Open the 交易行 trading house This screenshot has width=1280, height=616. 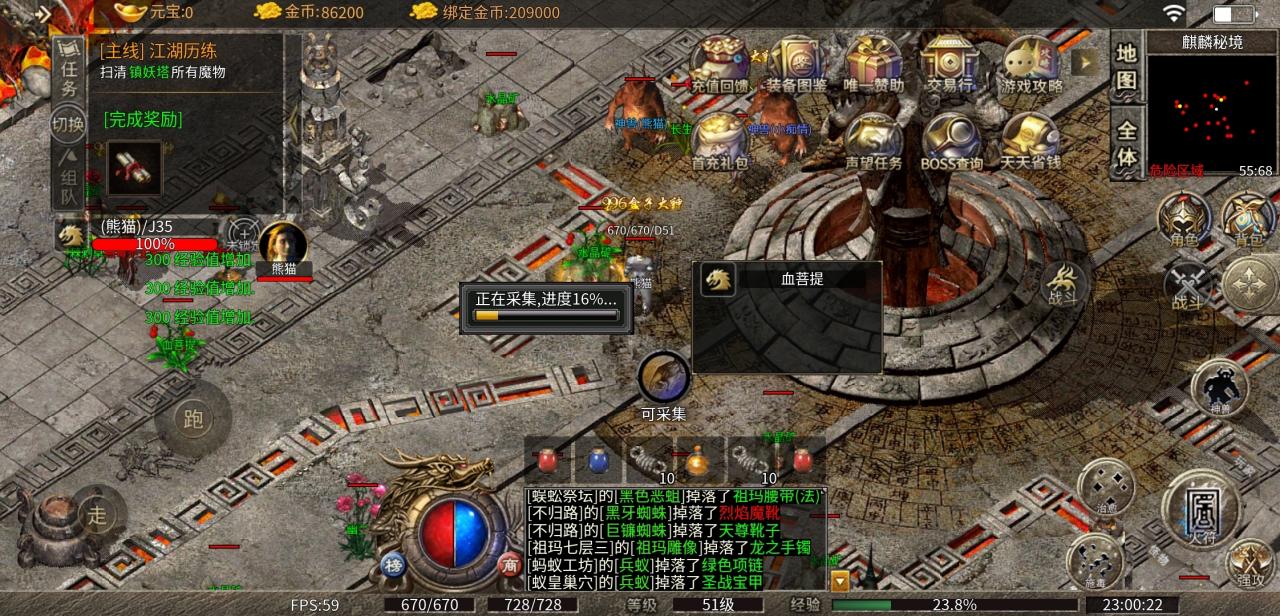pyautogui.click(x=950, y=62)
